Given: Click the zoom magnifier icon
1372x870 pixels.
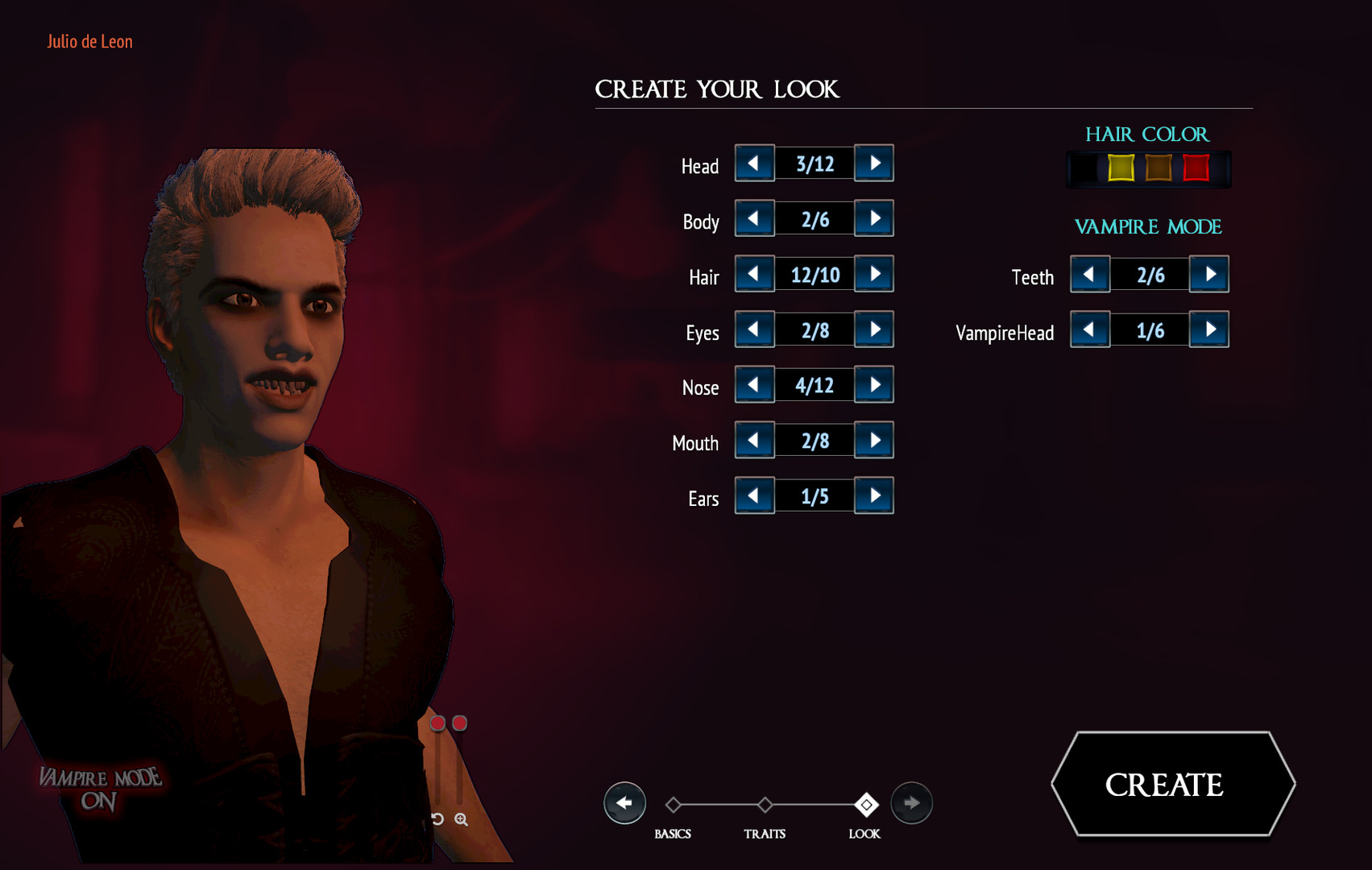Looking at the screenshot, I should click(460, 820).
